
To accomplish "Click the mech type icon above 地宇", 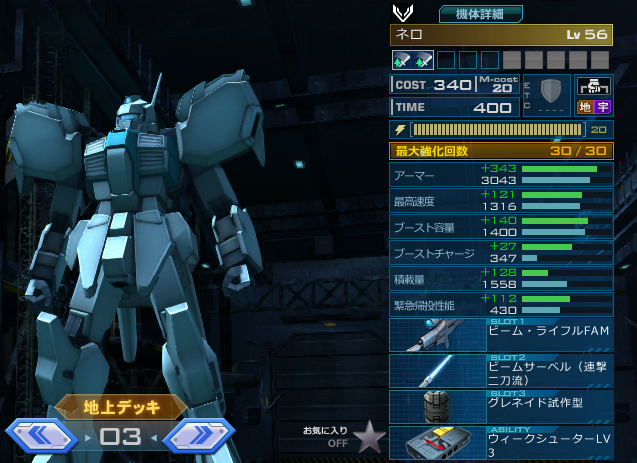I will click(x=594, y=87).
